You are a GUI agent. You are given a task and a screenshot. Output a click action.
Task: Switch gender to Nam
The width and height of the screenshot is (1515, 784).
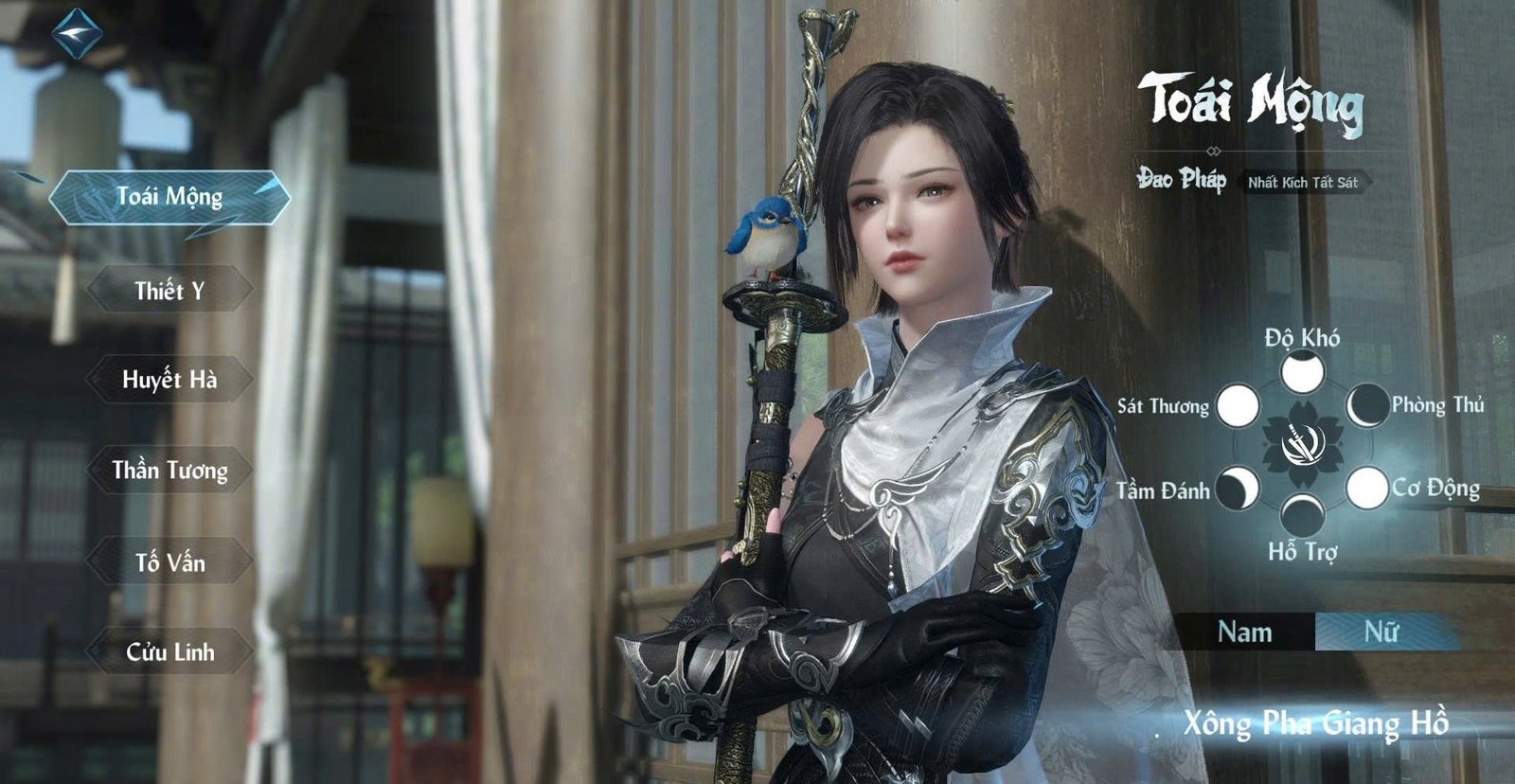click(1244, 632)
